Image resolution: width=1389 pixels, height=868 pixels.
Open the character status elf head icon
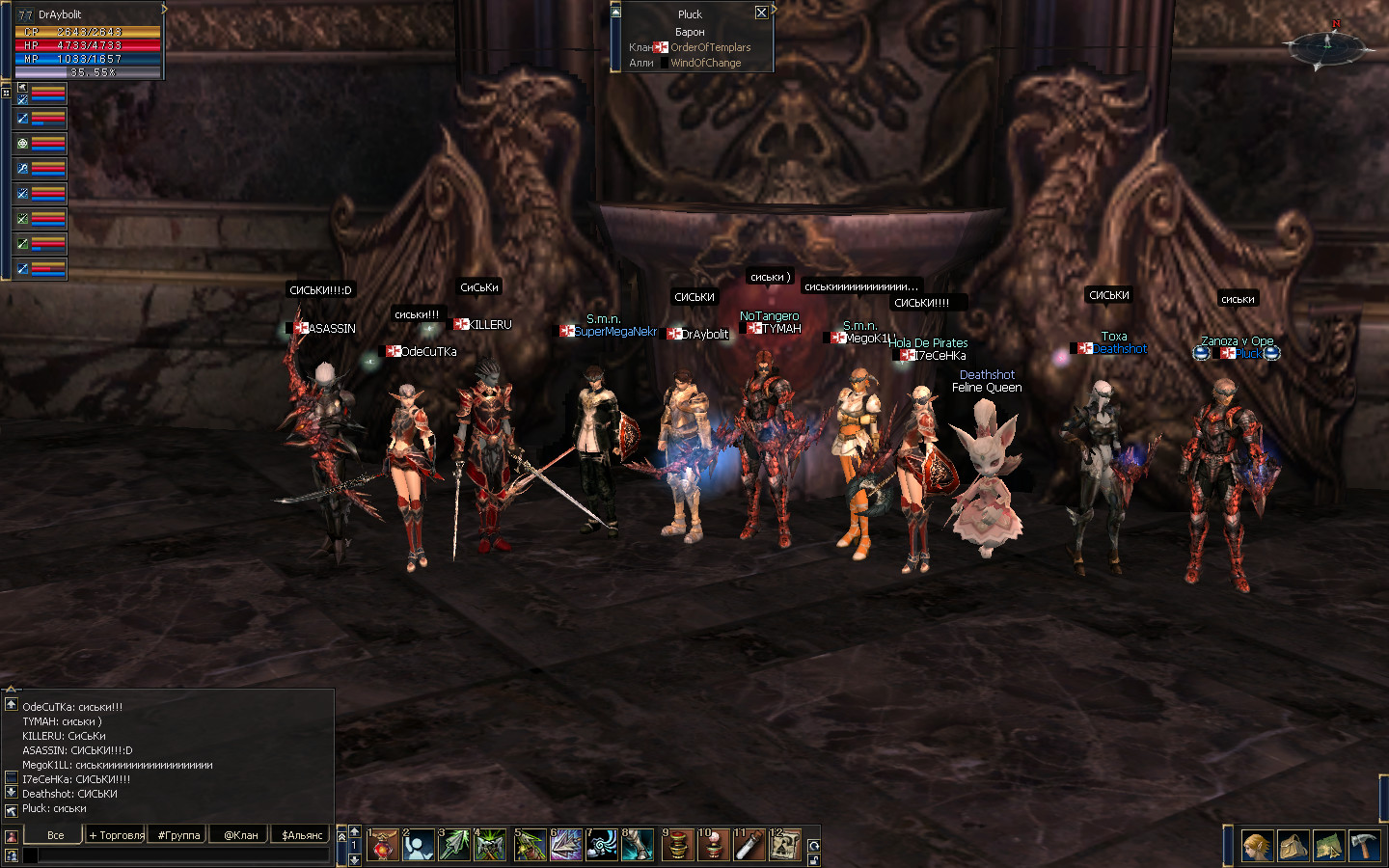tap(1257, 846)
